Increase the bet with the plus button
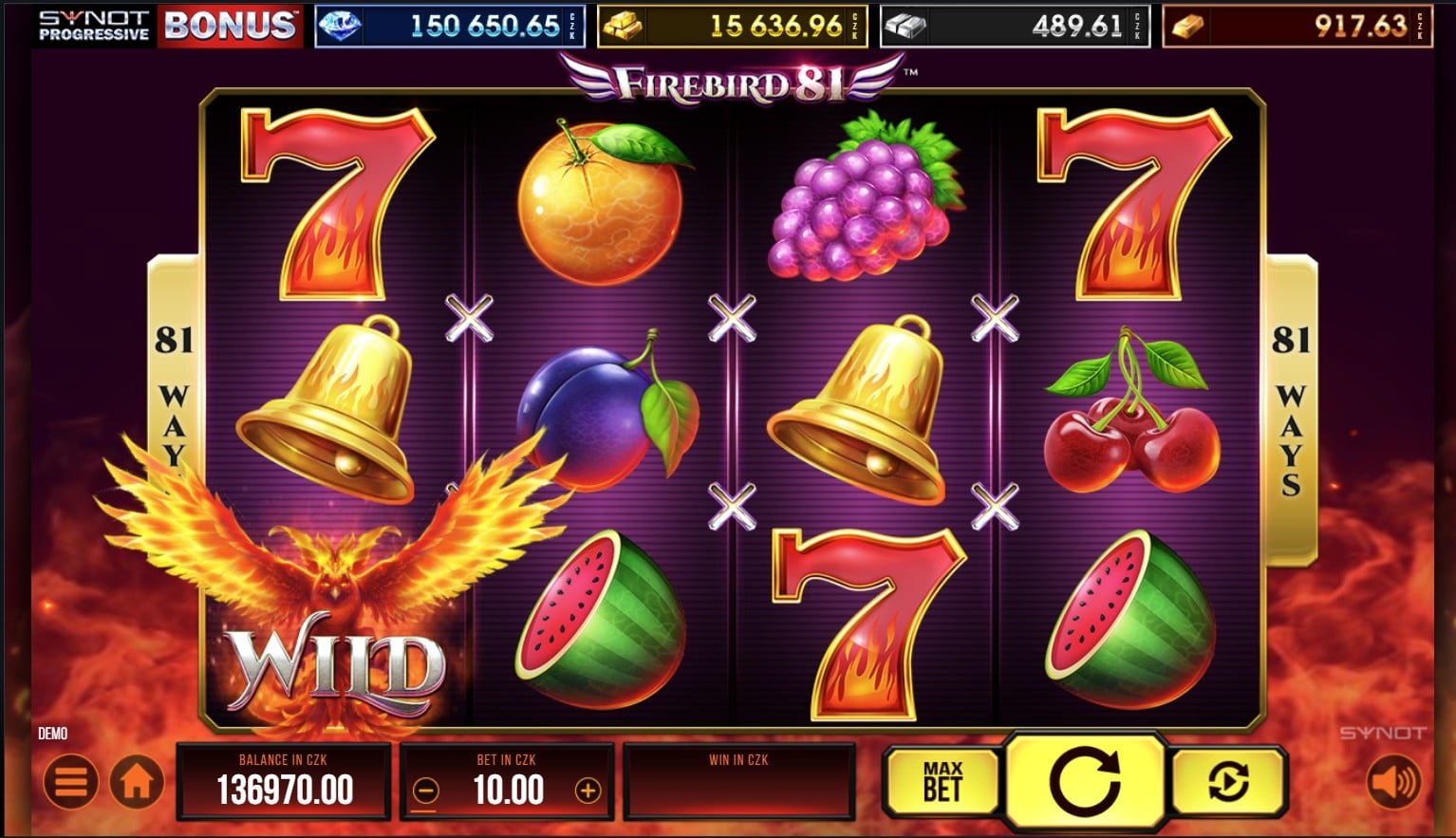Viewport: 1456px width, 838px height. pyautogui.click(x=588, y=790)
